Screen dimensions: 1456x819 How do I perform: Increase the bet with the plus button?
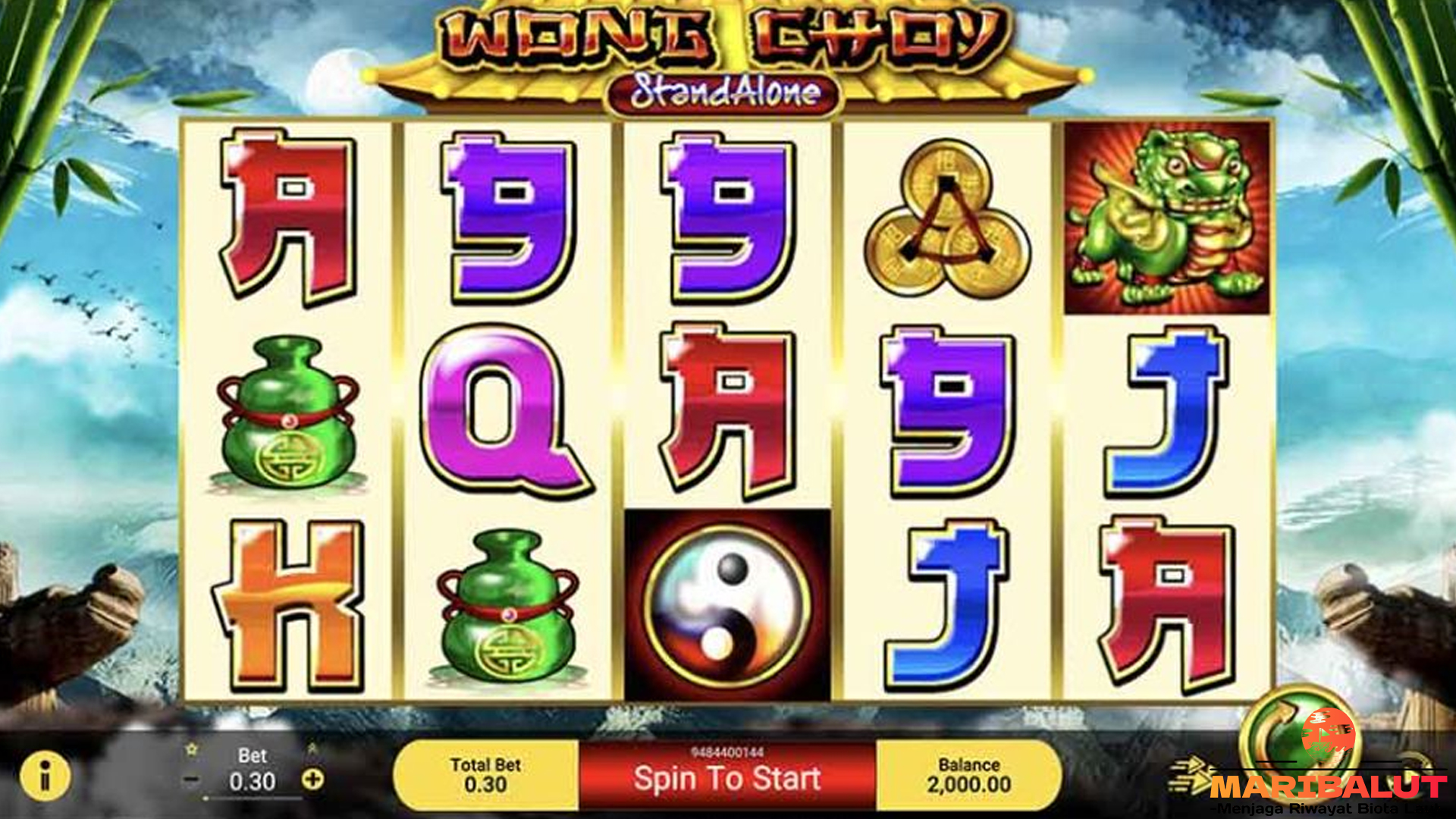pyautogui.click(x=312, y=779)
